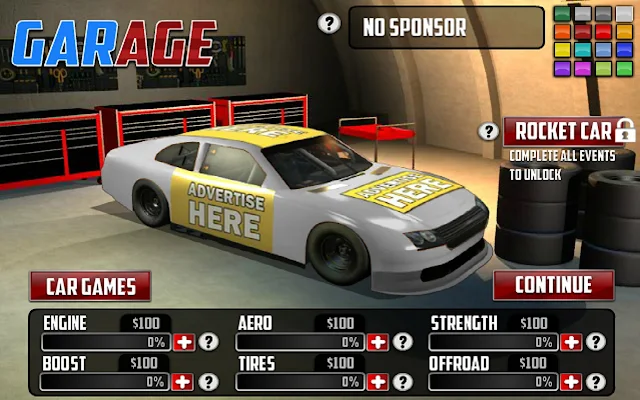The height and width of the screenshot is (400, 640).
Task: Increase the Strength stat
Action: coord(571,342)
